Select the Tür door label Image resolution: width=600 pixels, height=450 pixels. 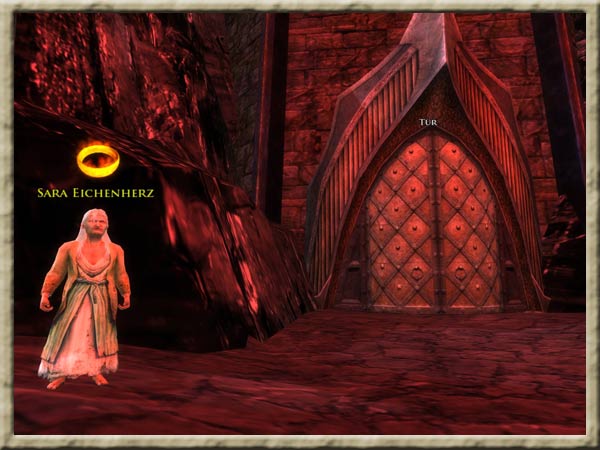427,123
